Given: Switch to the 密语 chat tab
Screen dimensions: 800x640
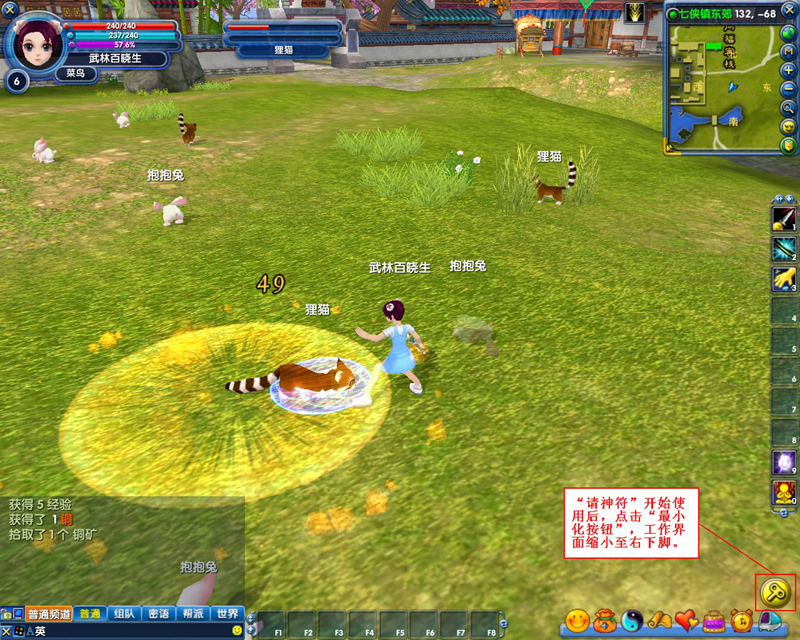Looking at the screenshot, I should tap(158, 614).
